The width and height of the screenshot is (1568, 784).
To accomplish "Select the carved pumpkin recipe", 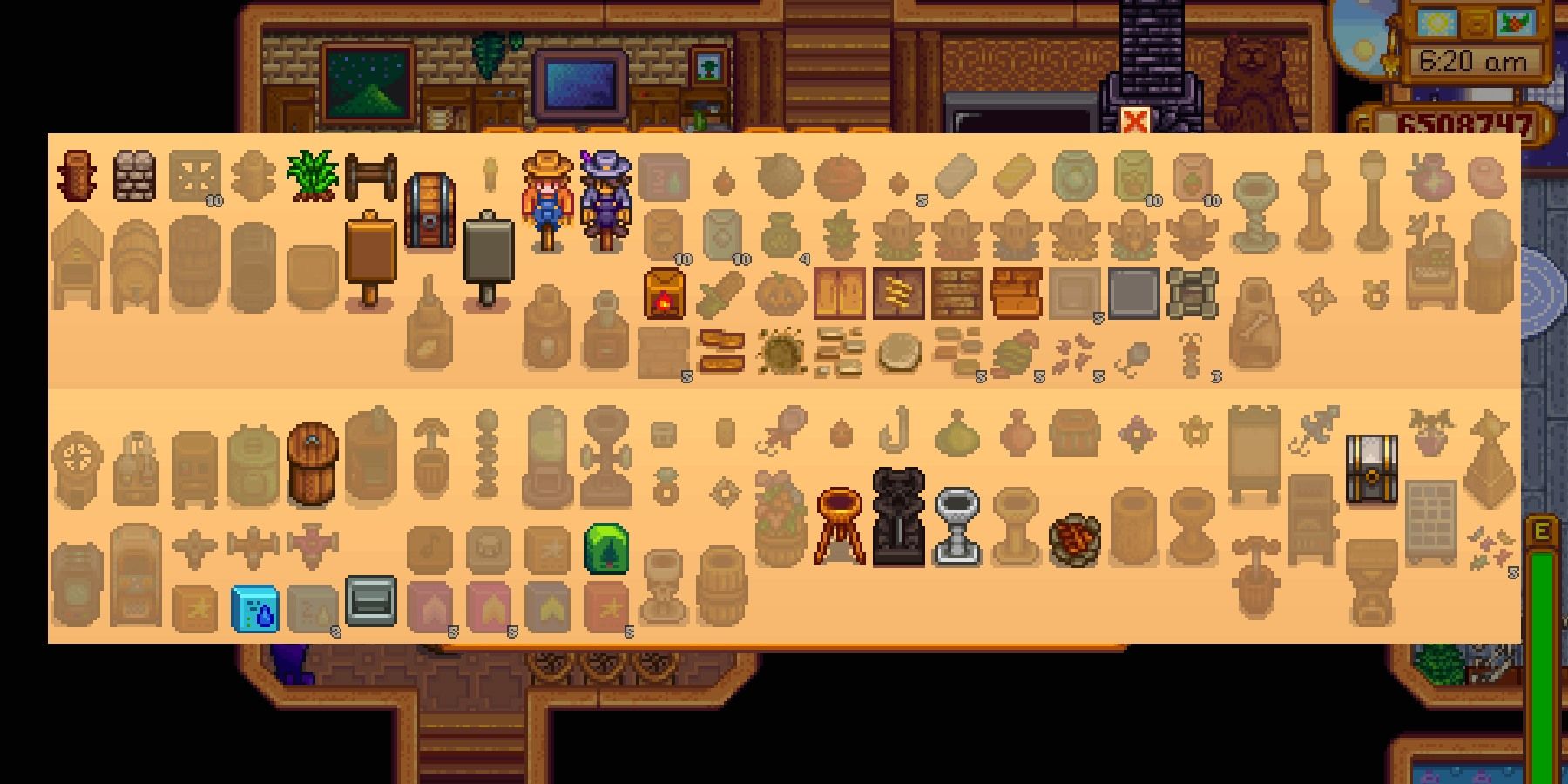I will click(781, 294).
